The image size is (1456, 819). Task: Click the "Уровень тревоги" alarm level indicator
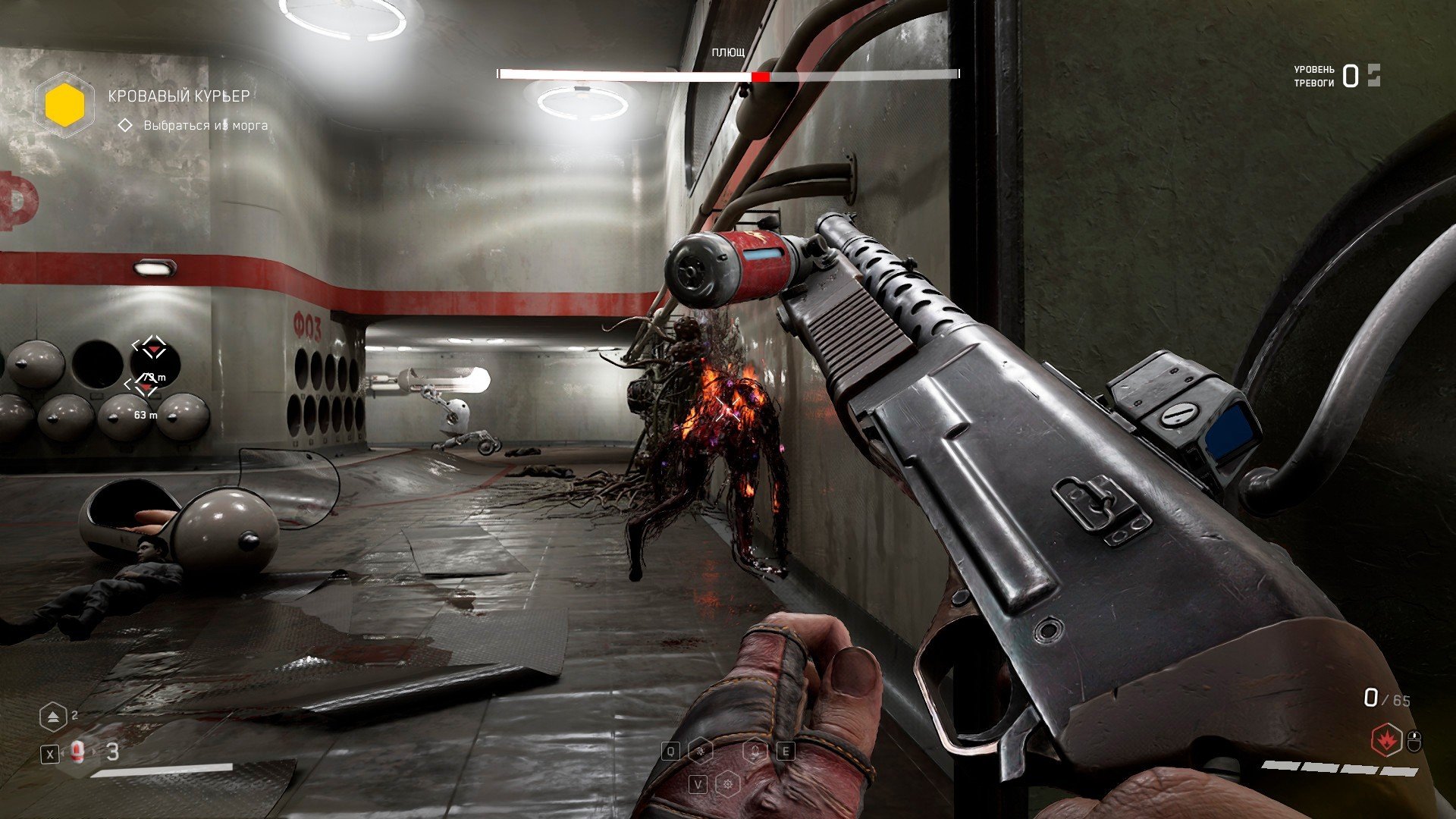[1336, 76]
